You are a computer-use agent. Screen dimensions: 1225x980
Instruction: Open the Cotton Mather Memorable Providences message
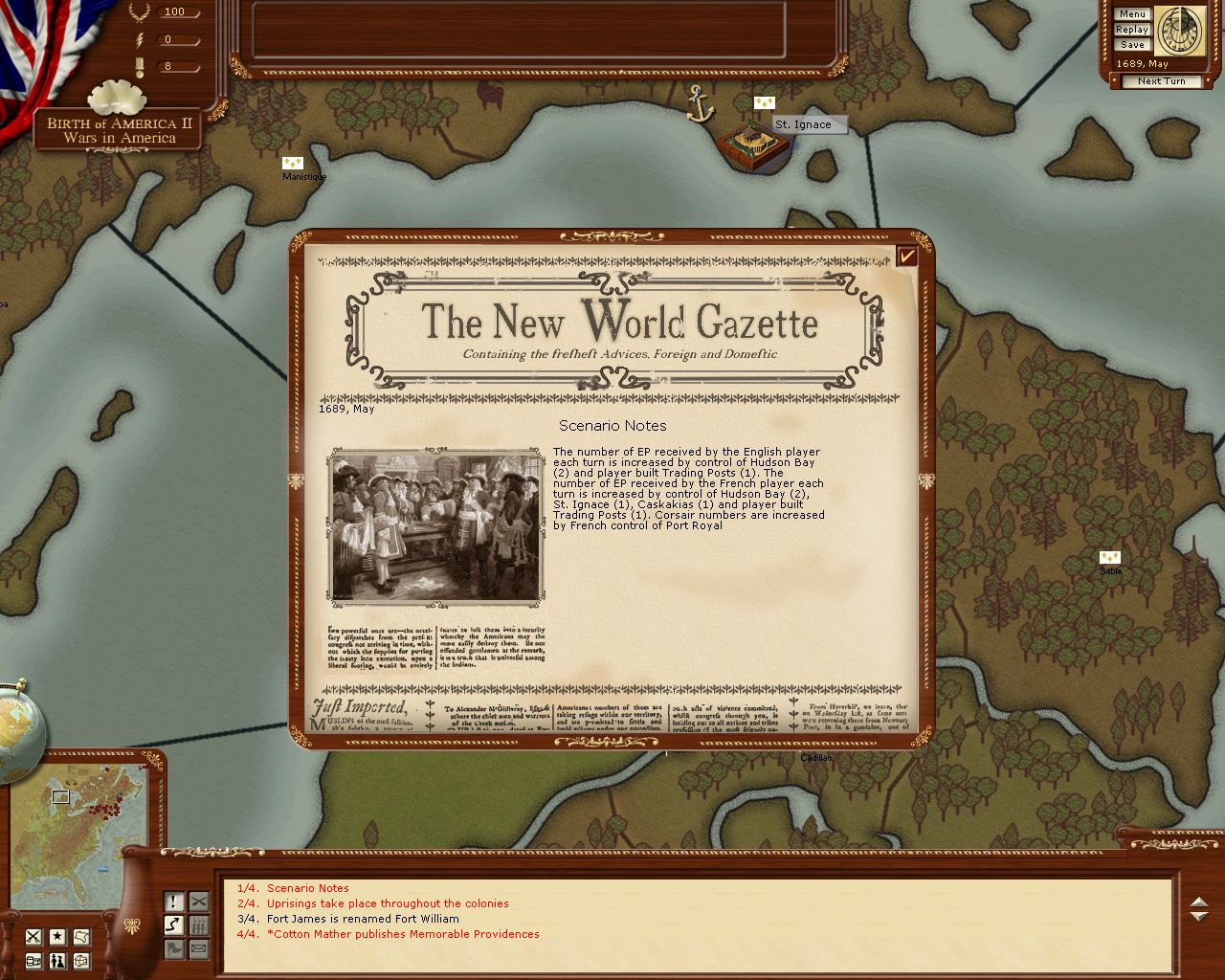(x=402, y=934)
